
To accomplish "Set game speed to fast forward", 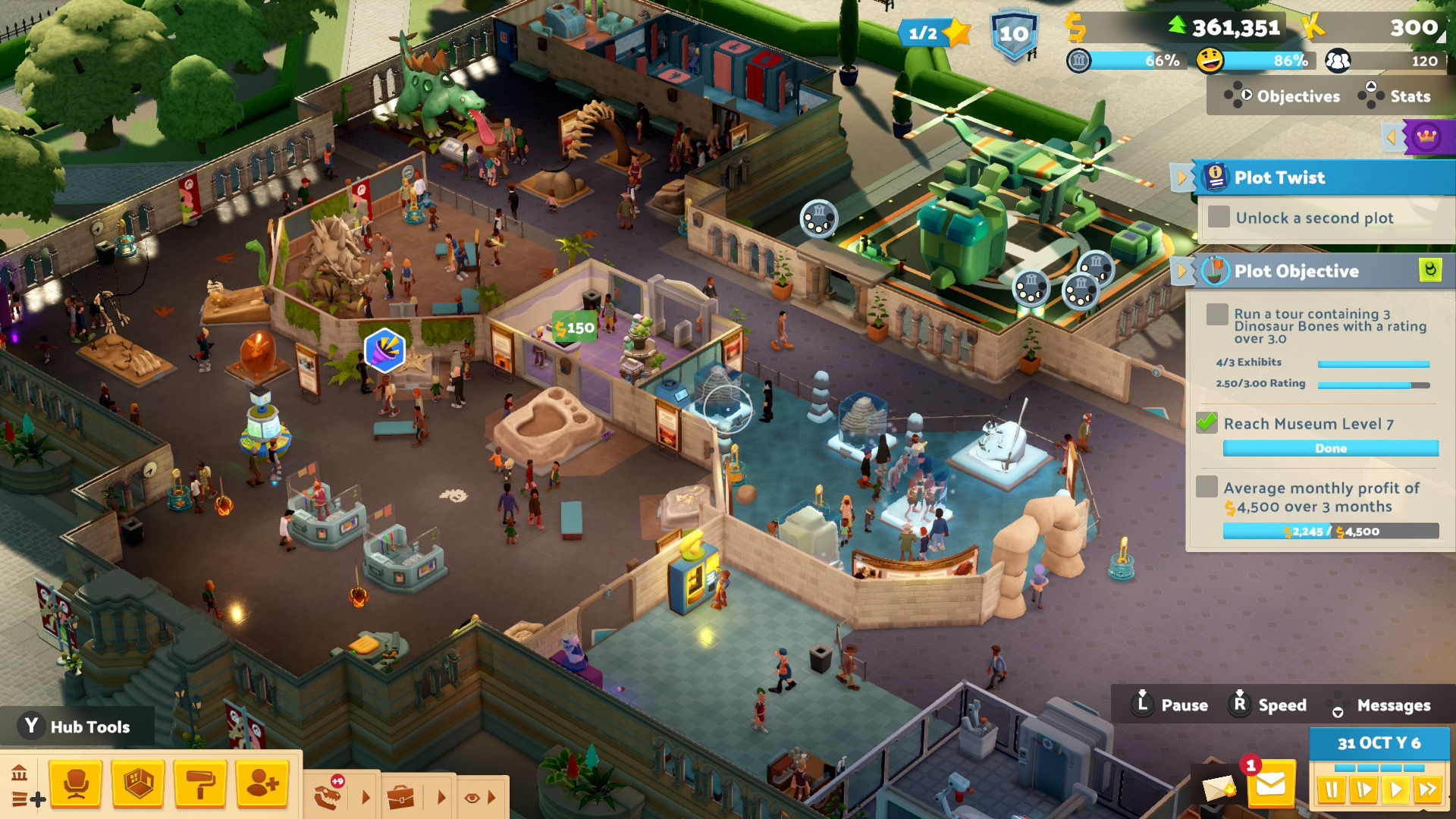I will (1427, 790).
